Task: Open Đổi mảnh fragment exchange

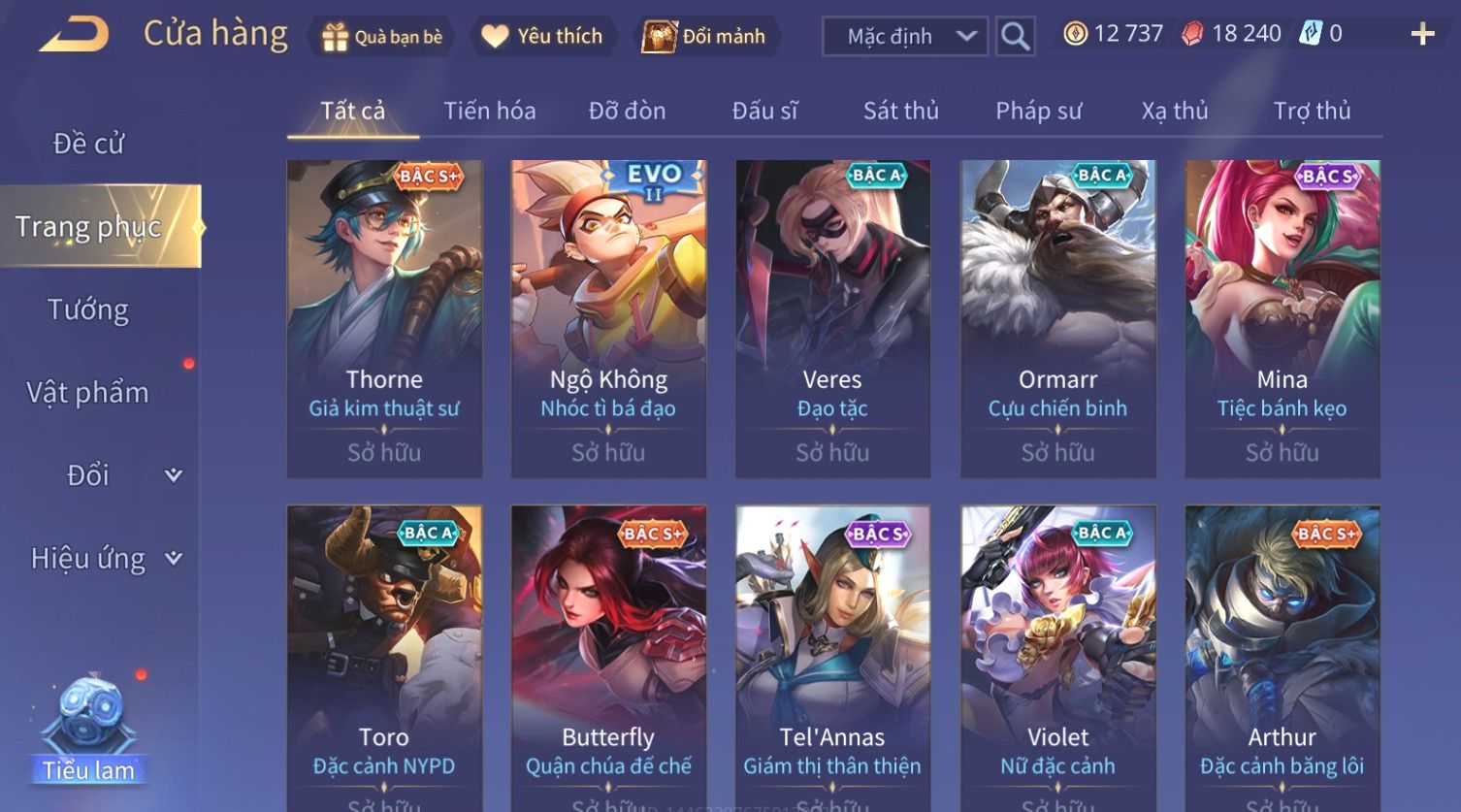Action: point(707,37)
